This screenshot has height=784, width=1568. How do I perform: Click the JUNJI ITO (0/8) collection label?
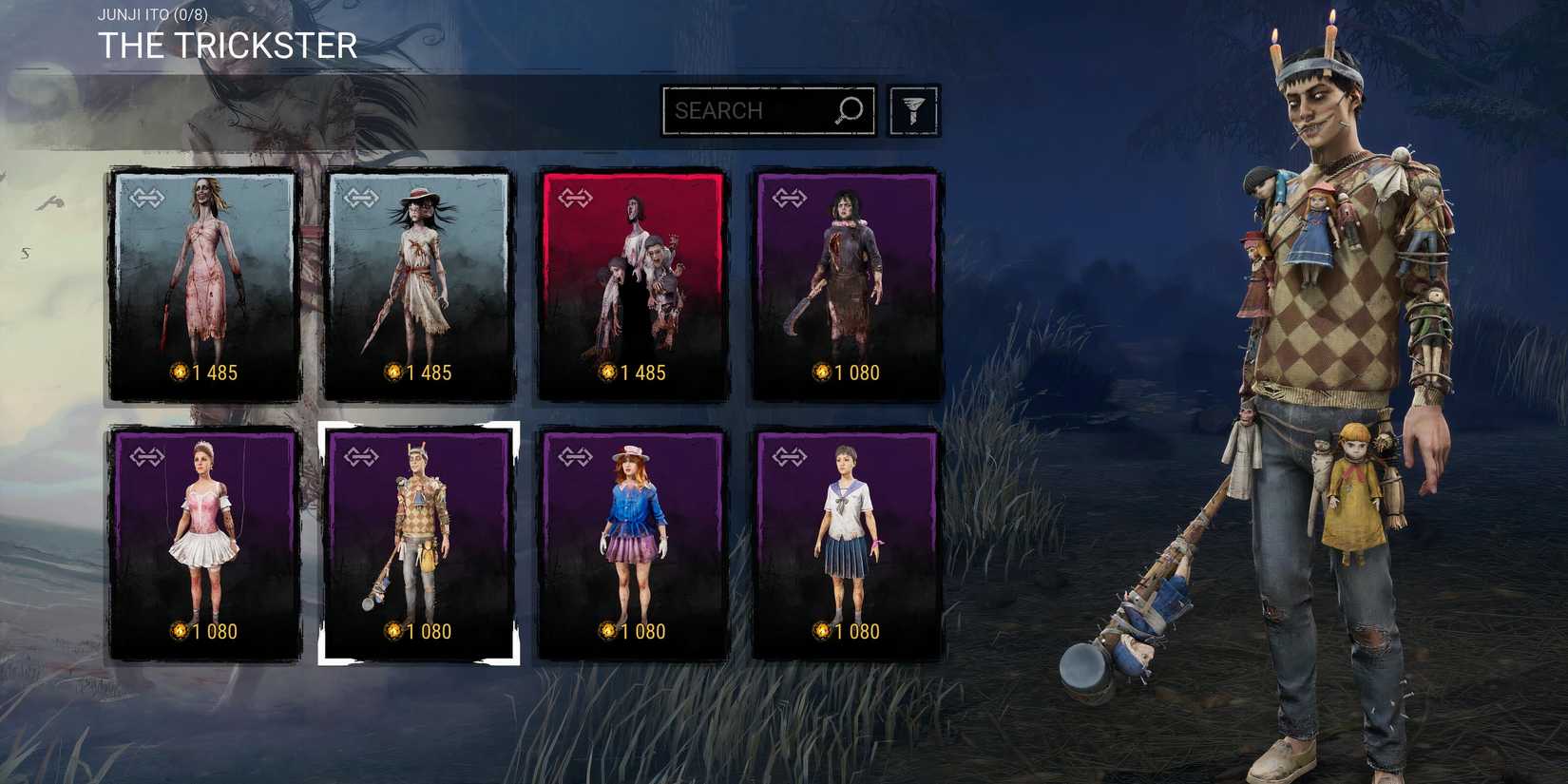click(152, 13)
